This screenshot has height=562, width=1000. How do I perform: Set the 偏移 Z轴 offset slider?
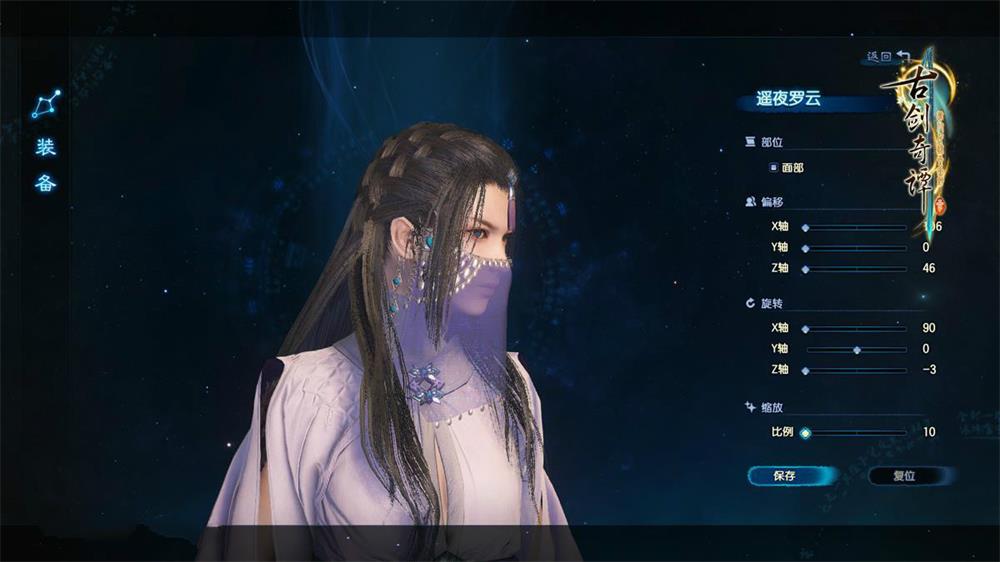[x=805, y=268]
